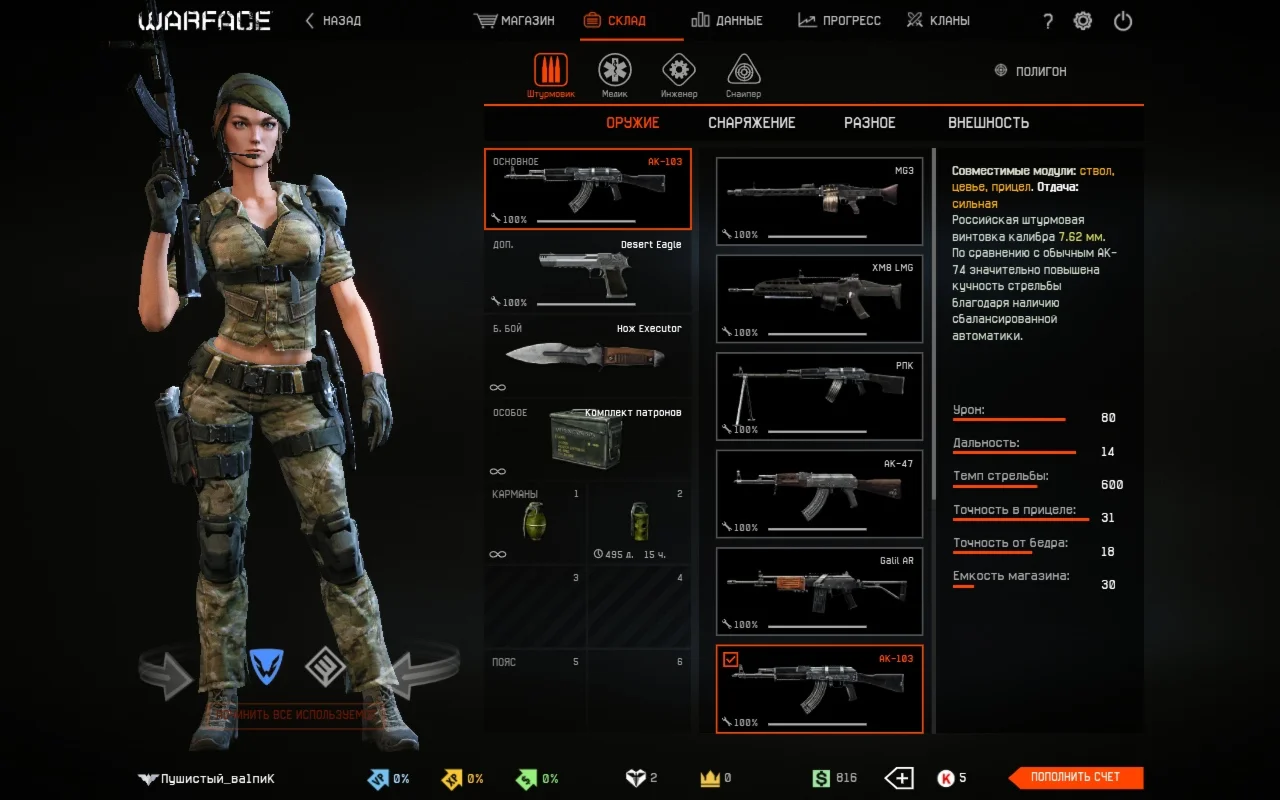Show the Внешность appearance tab

[988, 123]
